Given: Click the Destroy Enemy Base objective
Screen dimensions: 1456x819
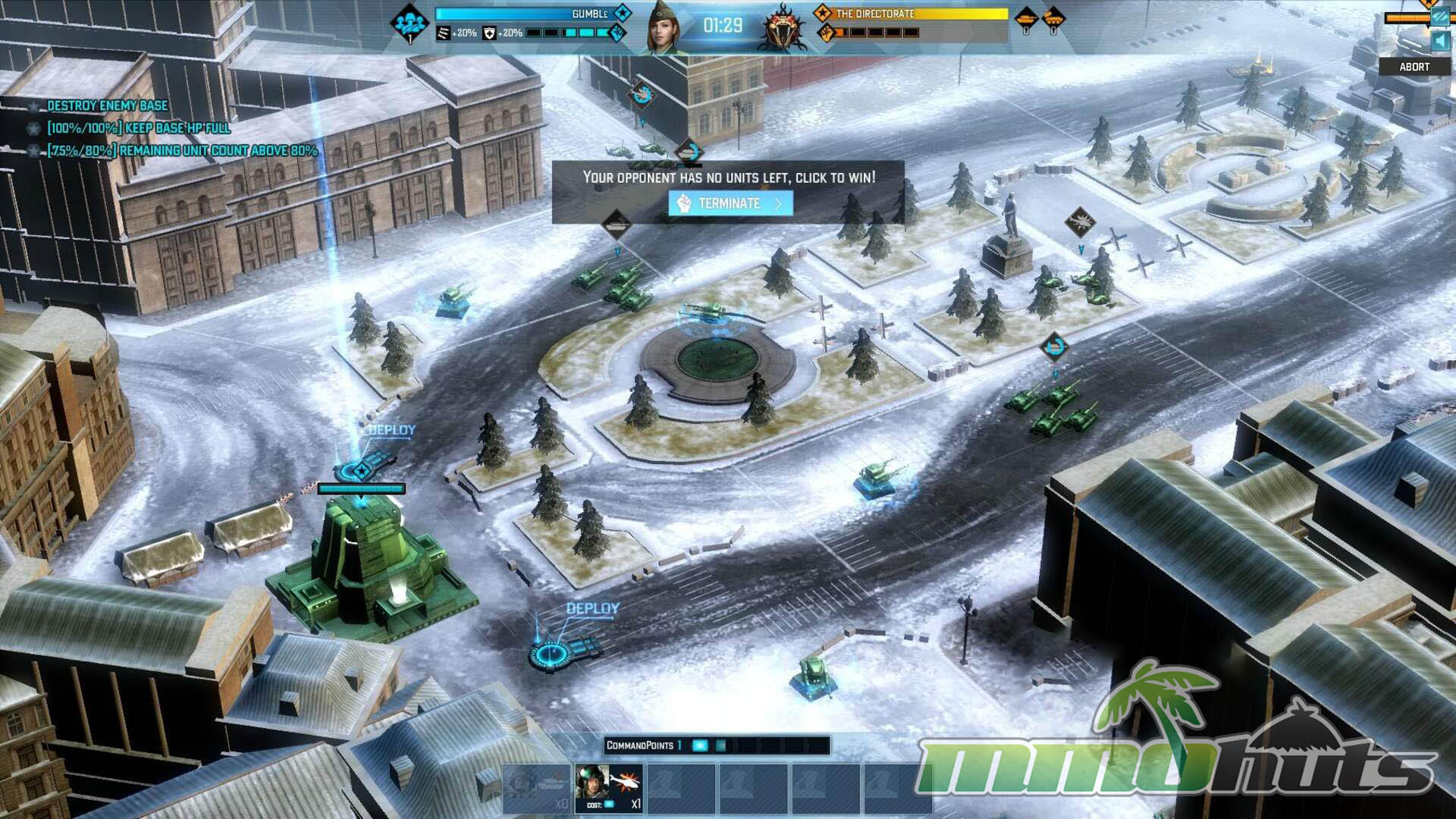Looking at the screenshot, I should (107, 105).
